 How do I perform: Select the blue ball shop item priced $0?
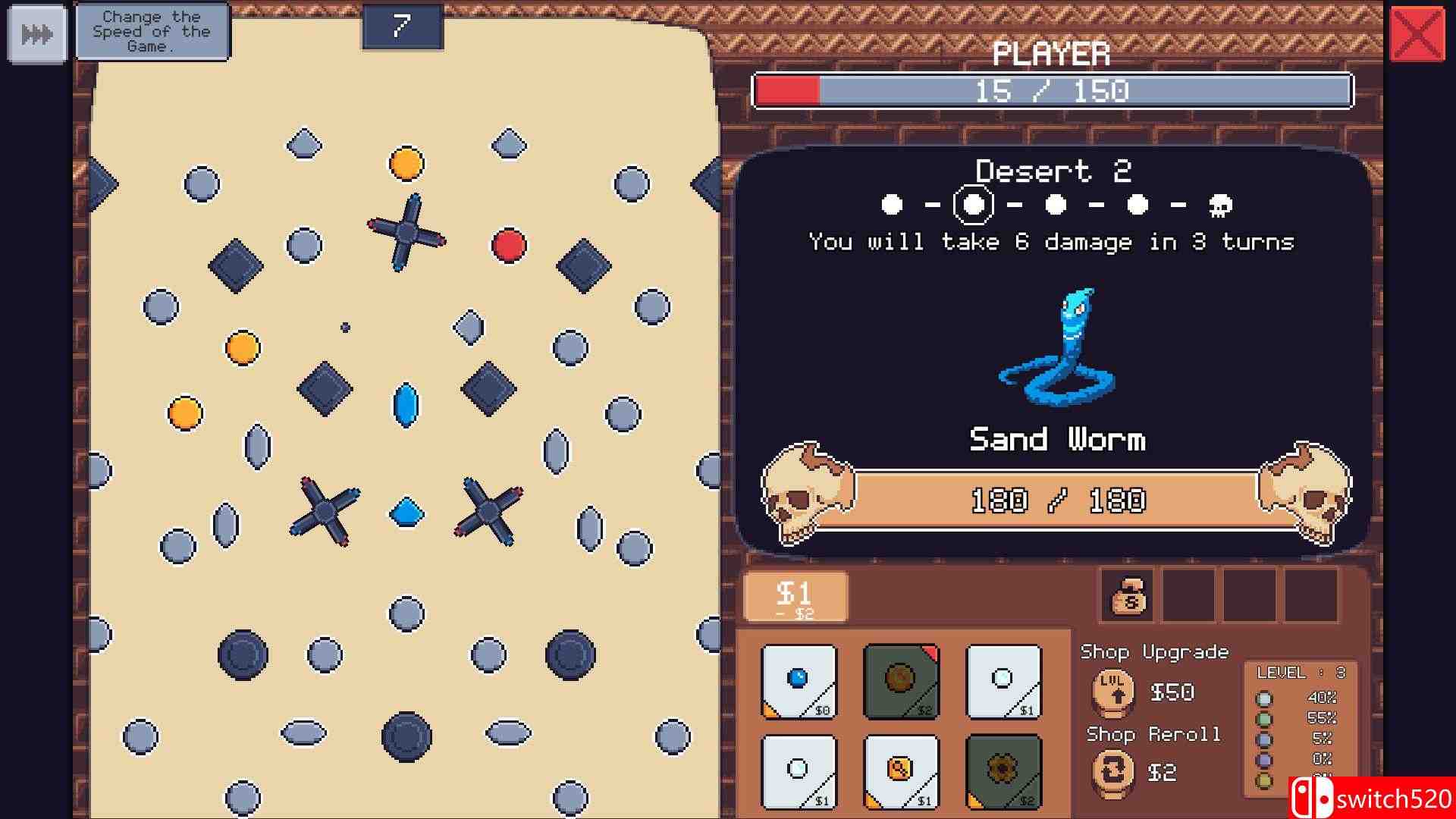click(797, 681)
